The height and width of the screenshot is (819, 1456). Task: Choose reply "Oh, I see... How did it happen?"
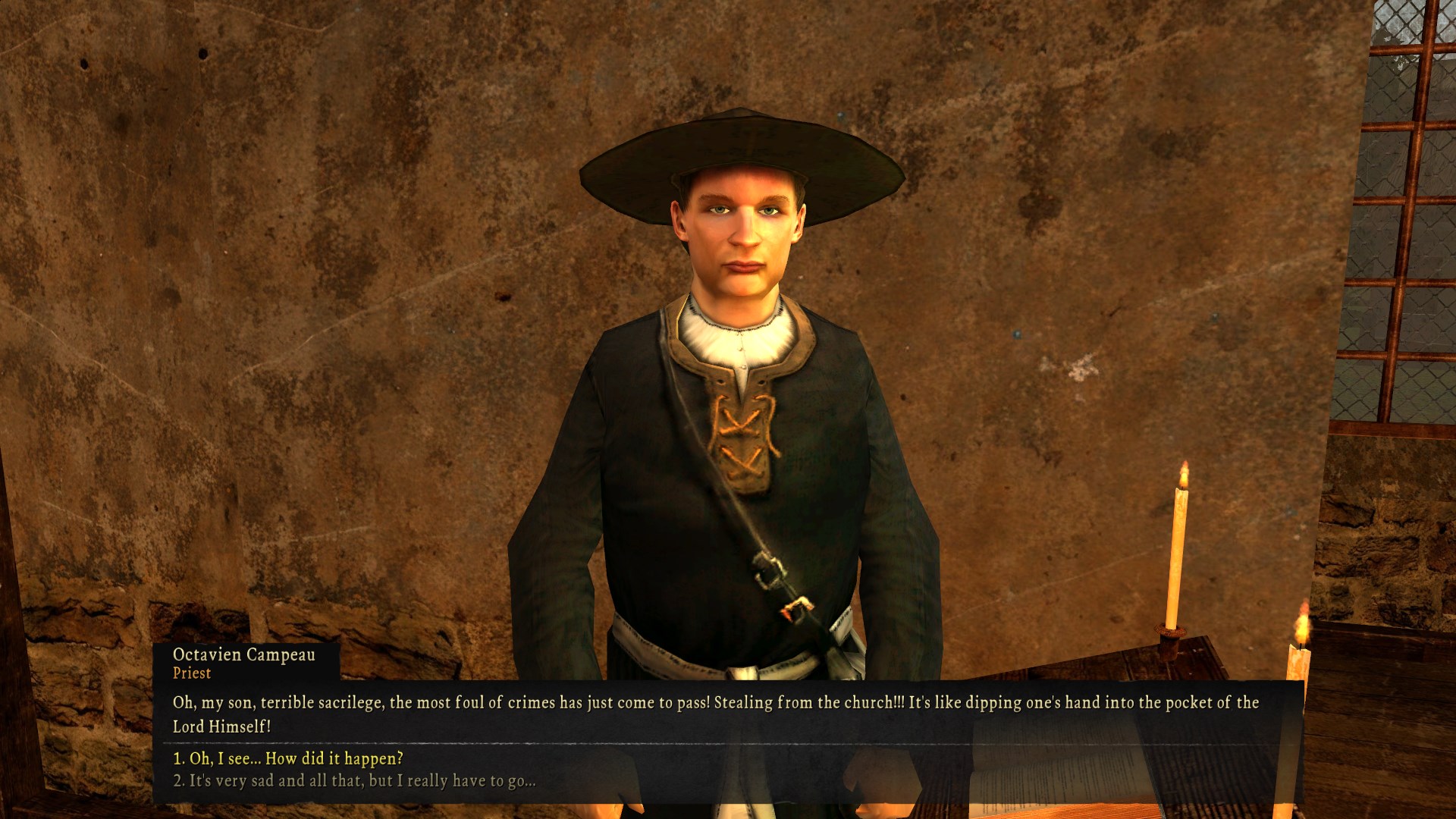288,758
